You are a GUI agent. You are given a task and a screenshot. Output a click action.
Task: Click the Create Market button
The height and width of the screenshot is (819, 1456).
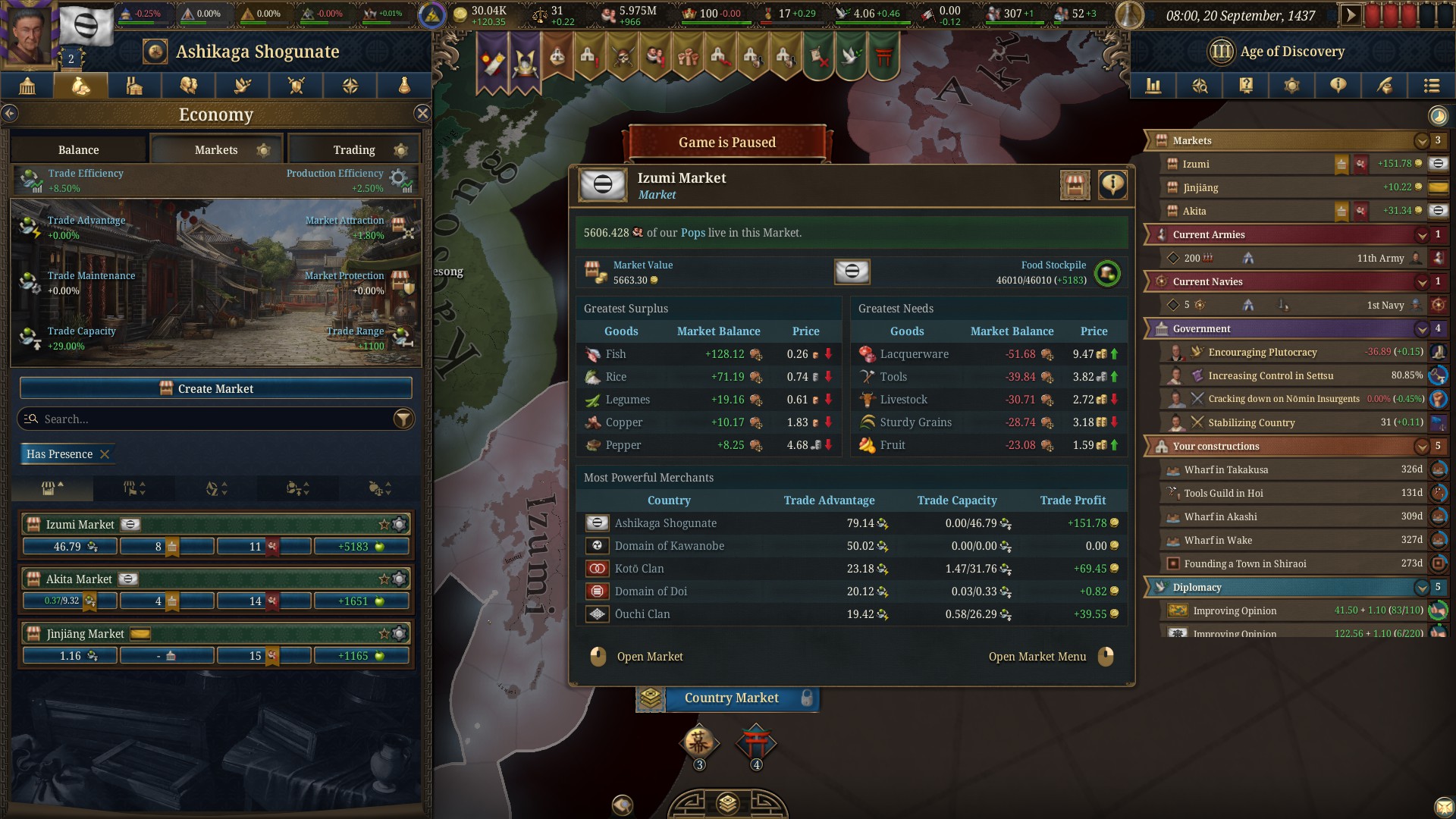pyautogui.click(x=216, y=388)
